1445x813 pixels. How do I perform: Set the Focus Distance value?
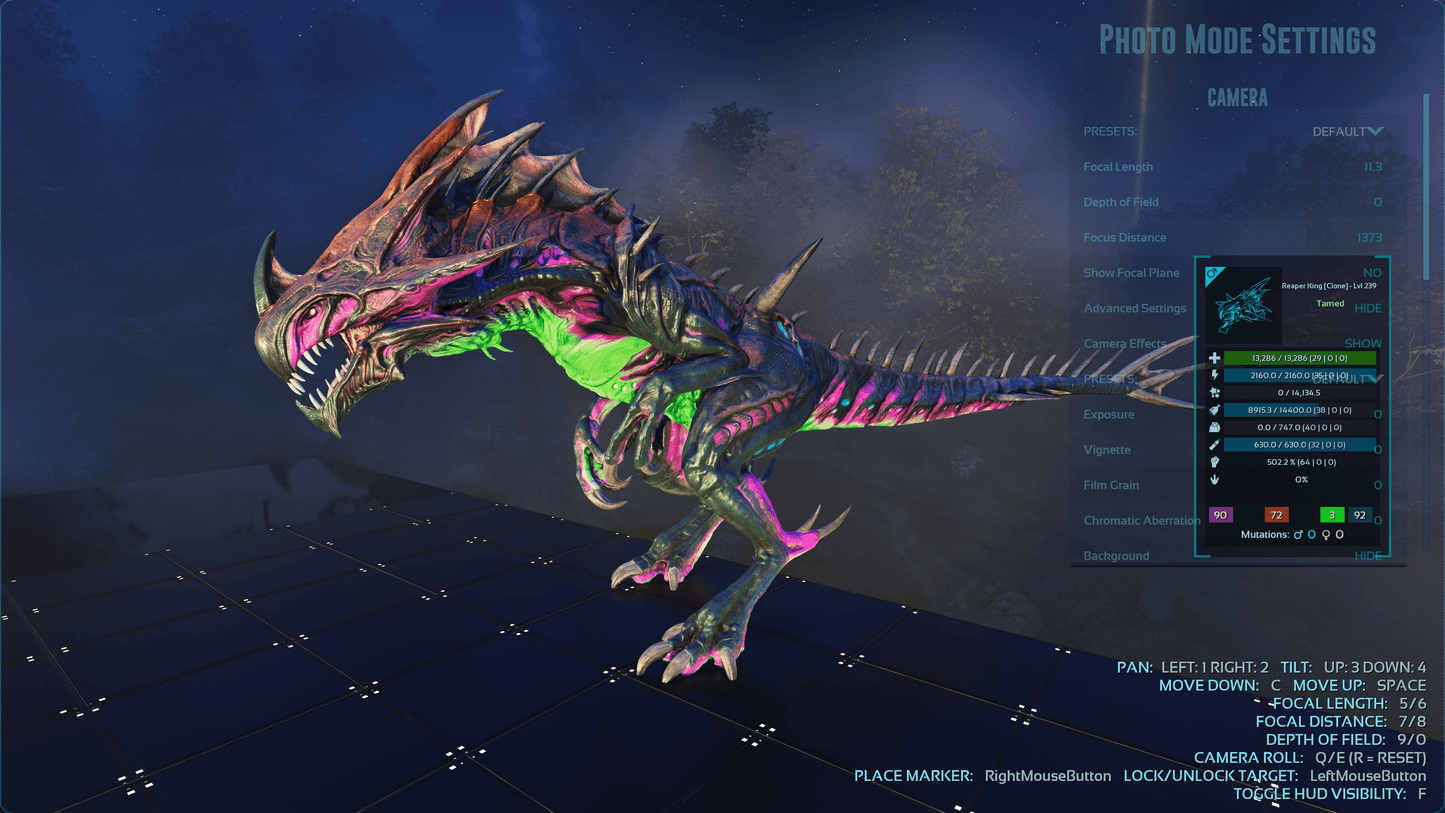1369,238
